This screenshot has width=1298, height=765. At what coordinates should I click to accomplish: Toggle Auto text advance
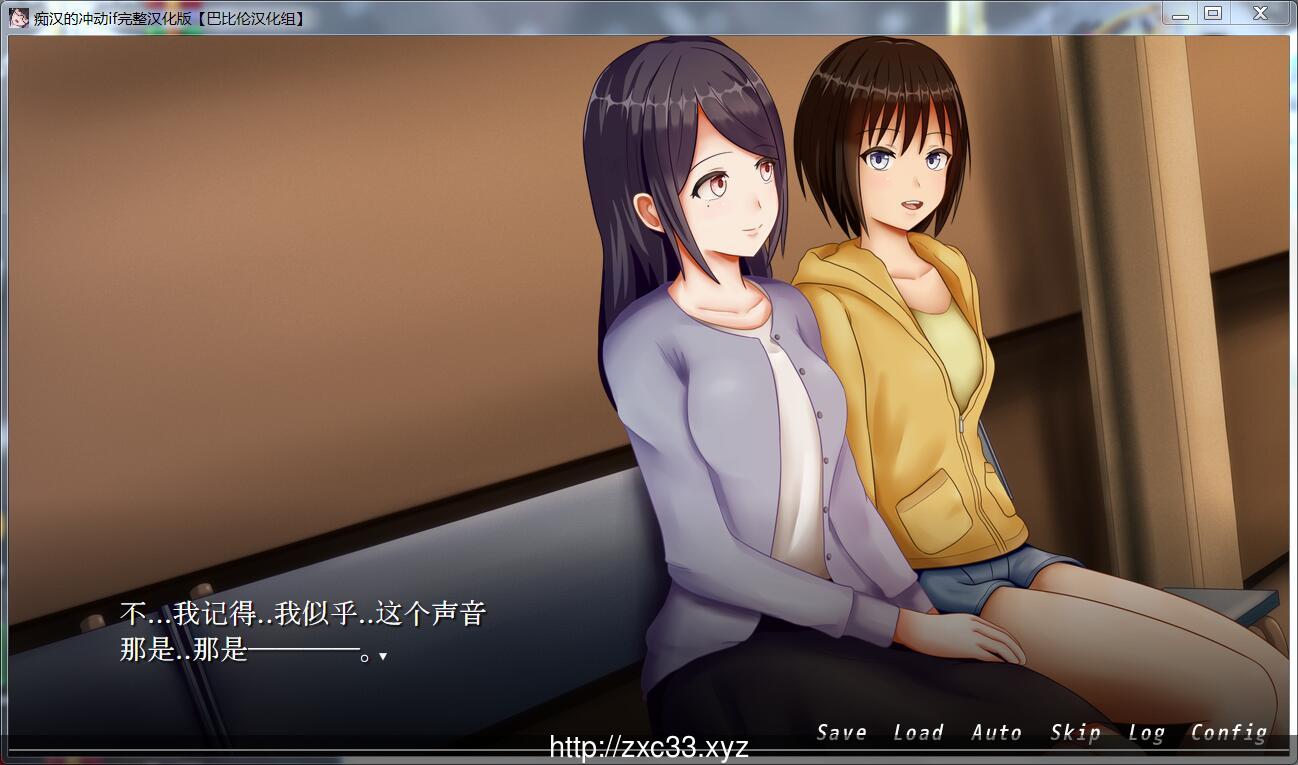tap(996, 733)
